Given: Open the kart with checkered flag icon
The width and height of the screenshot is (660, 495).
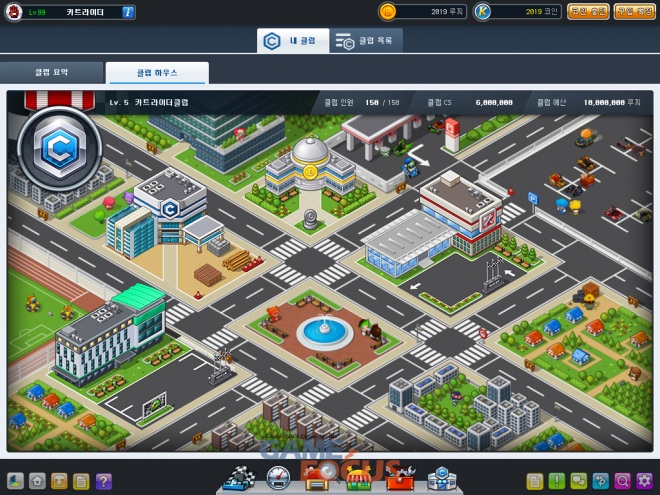Looking at the screenshot, I should (x=240, y=479).
